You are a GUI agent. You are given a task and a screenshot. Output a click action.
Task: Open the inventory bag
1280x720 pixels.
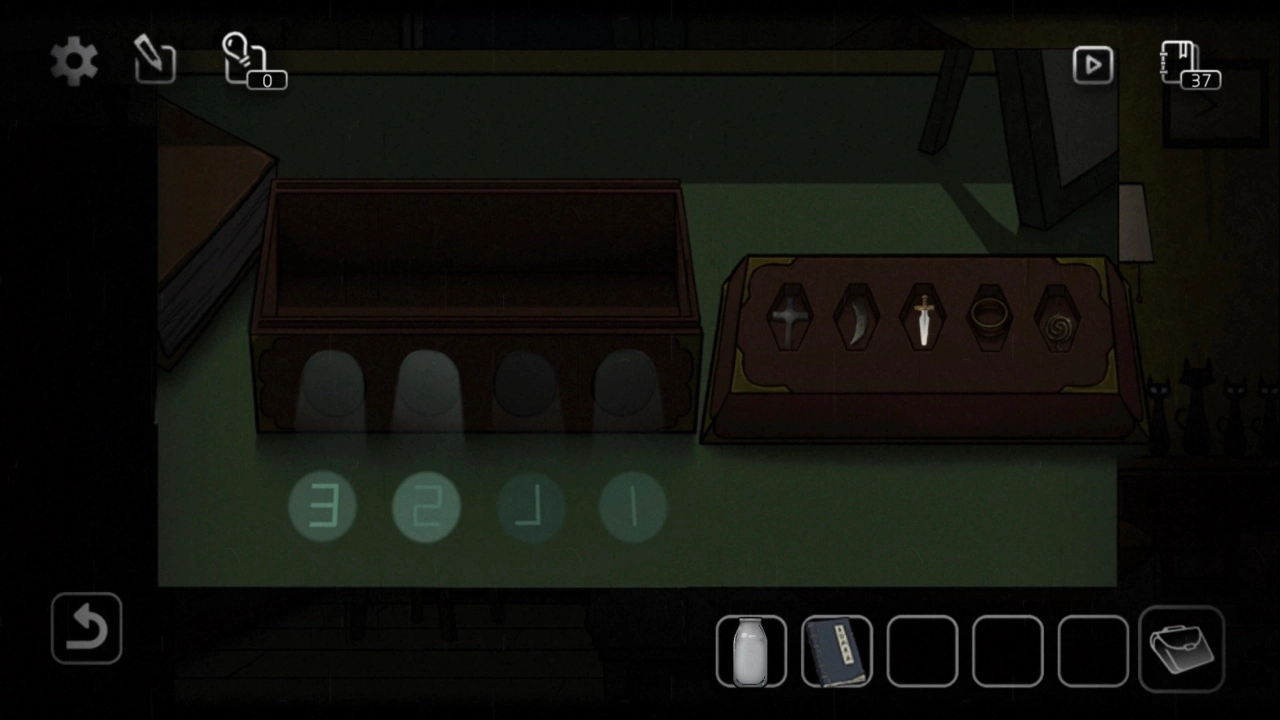pyautogui.click(x=1181, y=649)
